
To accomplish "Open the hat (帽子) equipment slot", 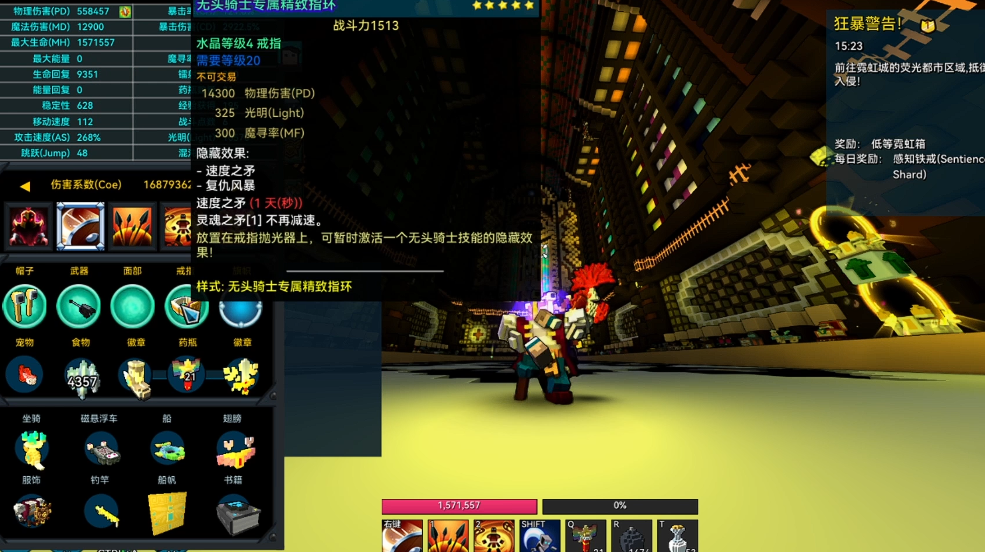I will pyautogui.click(x=25, y=306).
